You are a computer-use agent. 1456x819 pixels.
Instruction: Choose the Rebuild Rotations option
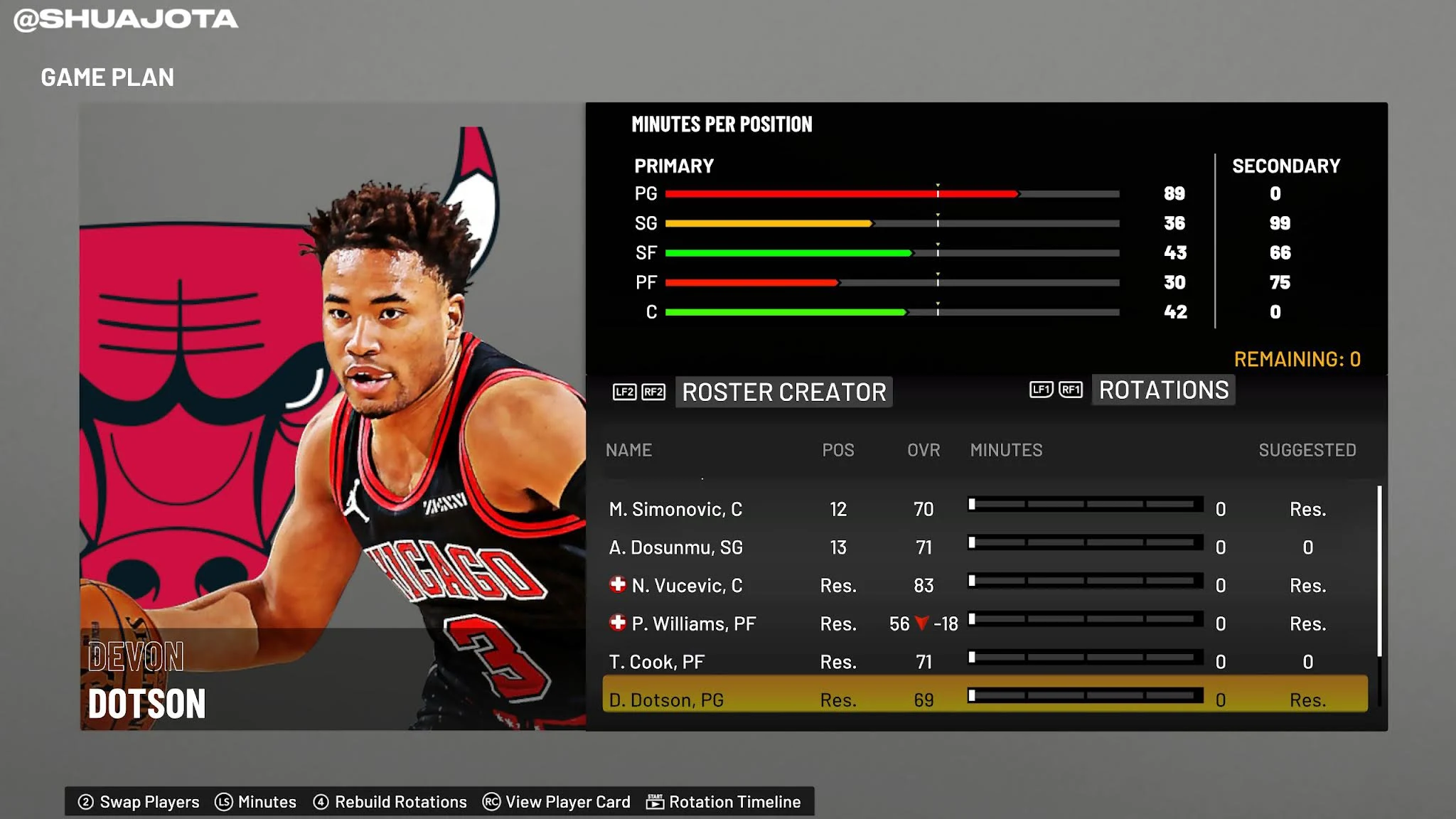click(390, 802)
